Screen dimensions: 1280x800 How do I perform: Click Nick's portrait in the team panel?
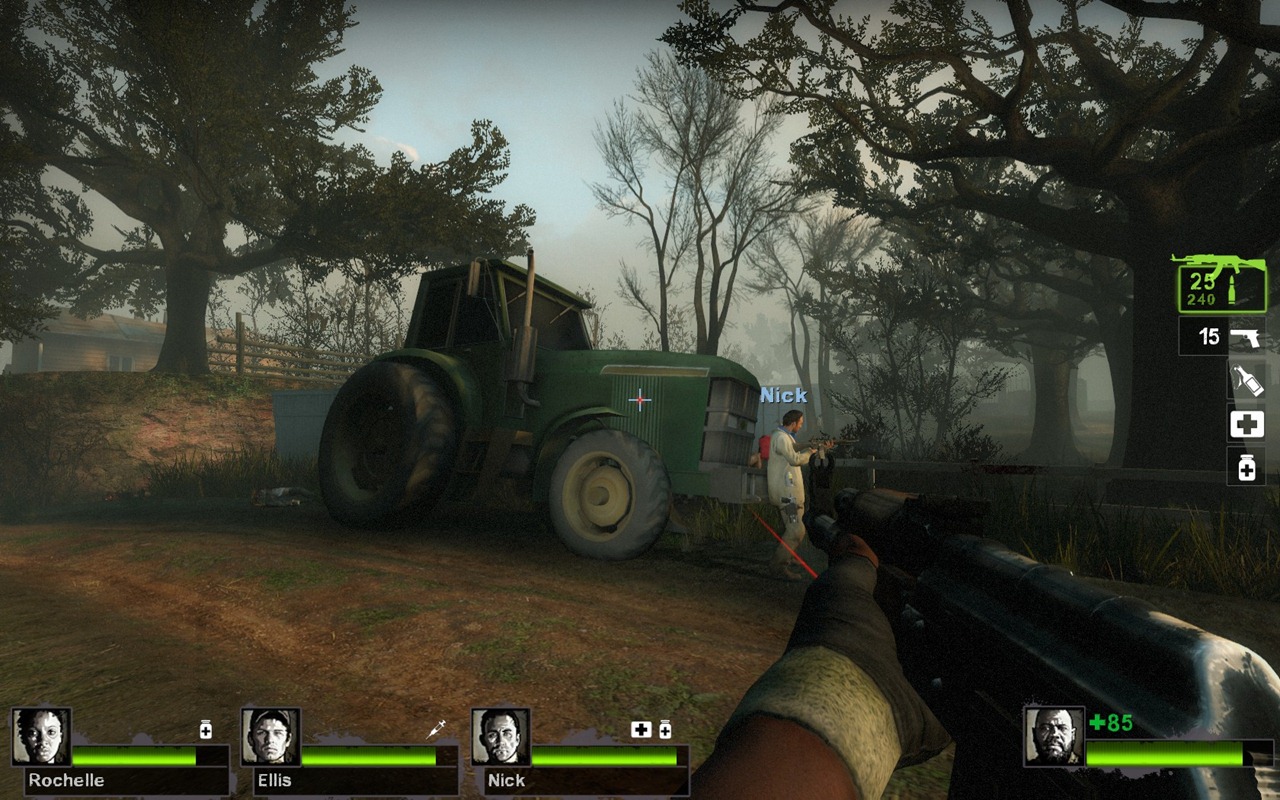501,737
